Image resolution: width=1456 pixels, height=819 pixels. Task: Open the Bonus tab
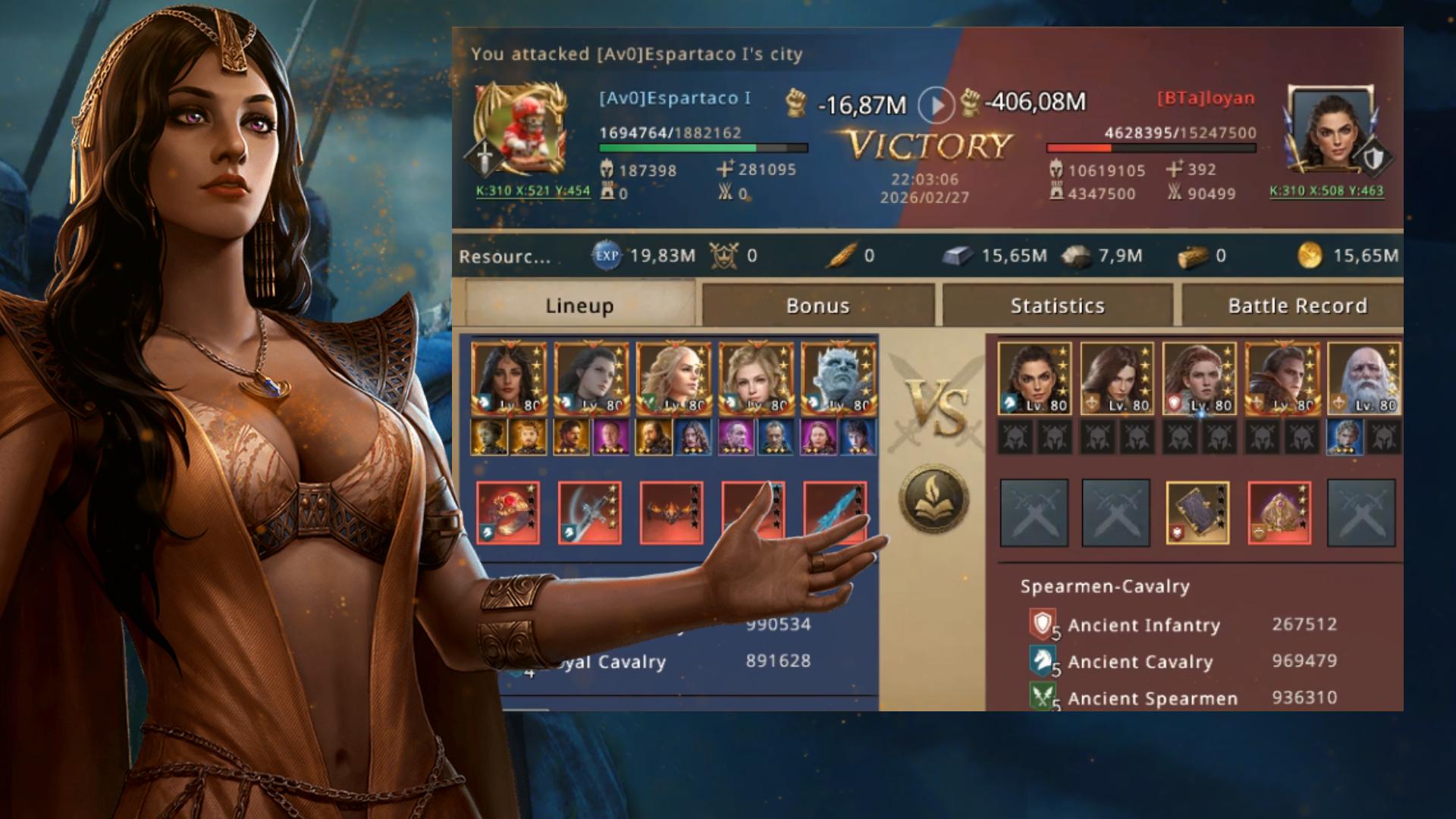(817, 306)
